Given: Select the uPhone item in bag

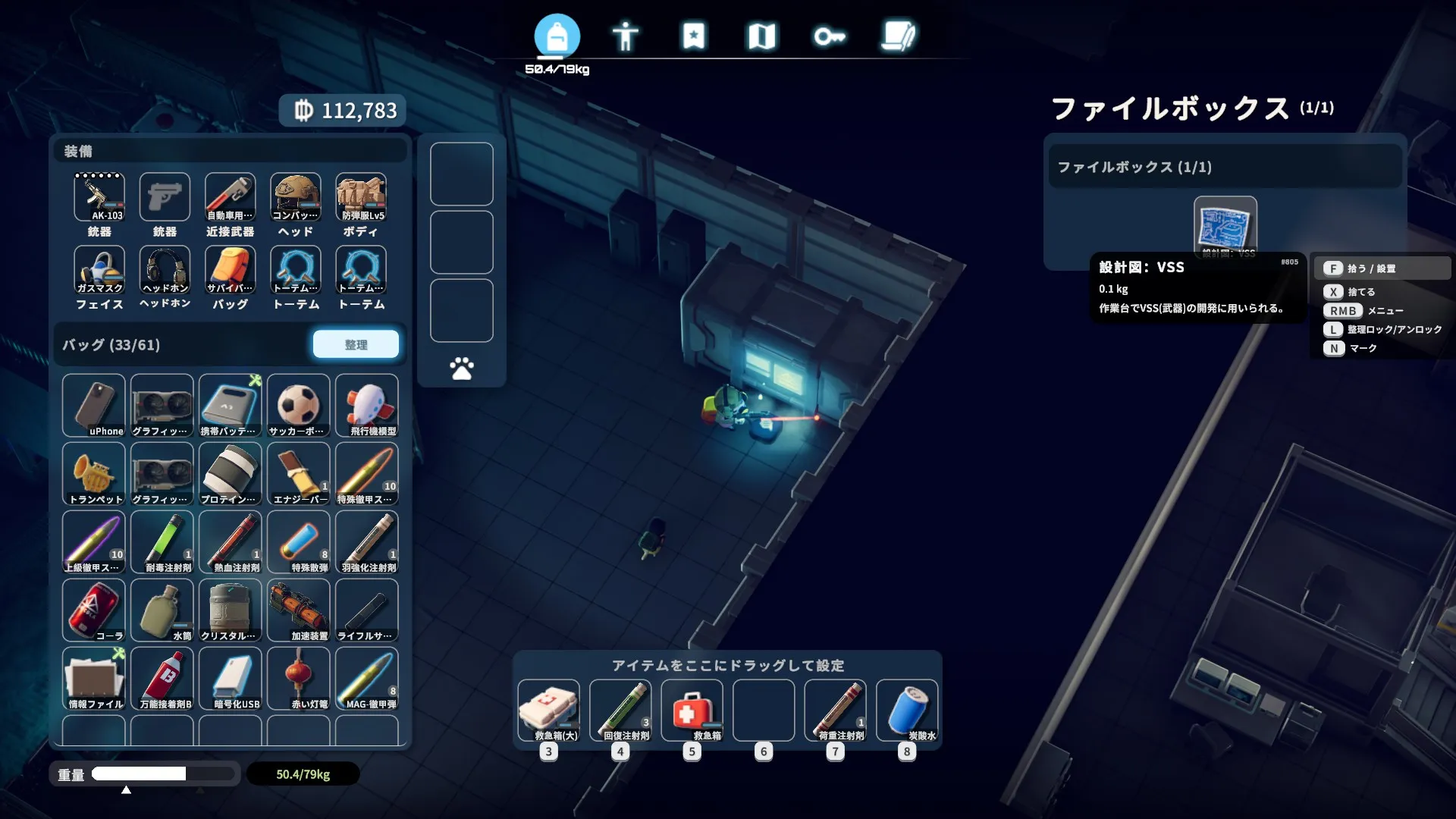Looking at the screenshot, I should tap(94, 406).
